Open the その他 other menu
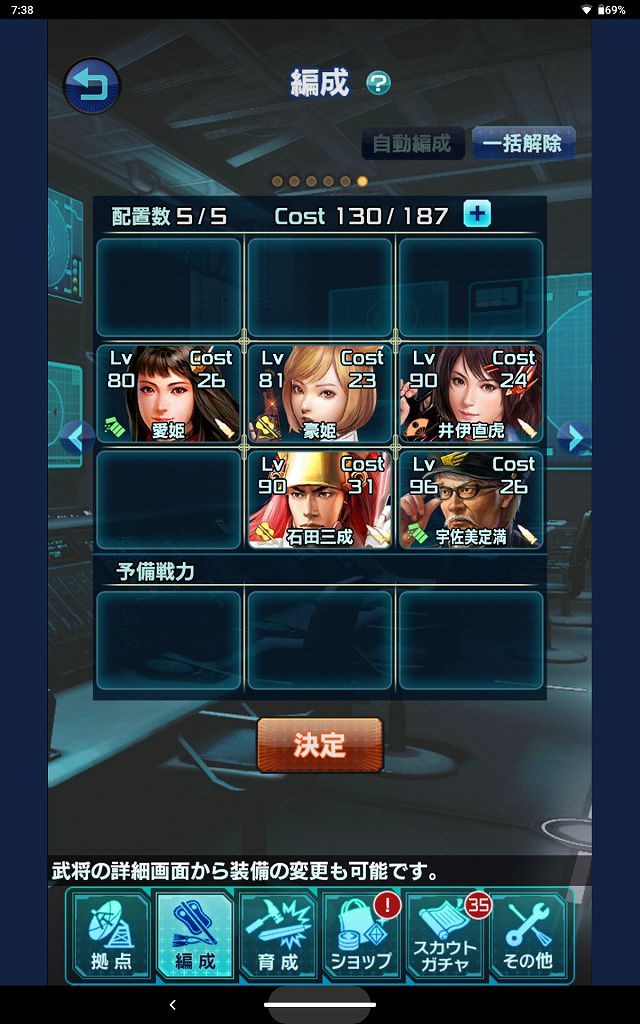 528,936
